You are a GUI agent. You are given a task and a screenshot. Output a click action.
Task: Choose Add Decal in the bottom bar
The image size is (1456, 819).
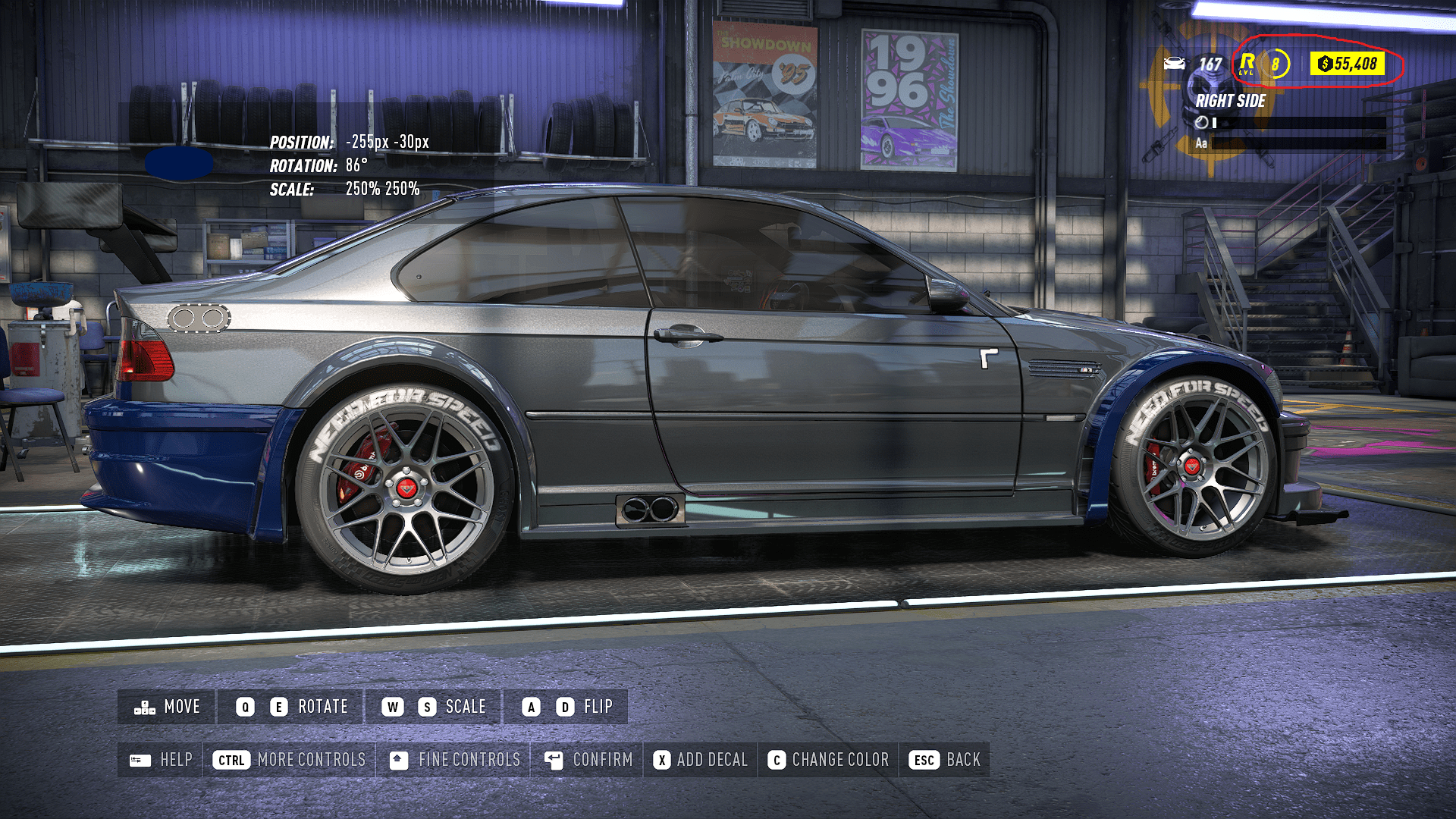(x=701, y=760)
